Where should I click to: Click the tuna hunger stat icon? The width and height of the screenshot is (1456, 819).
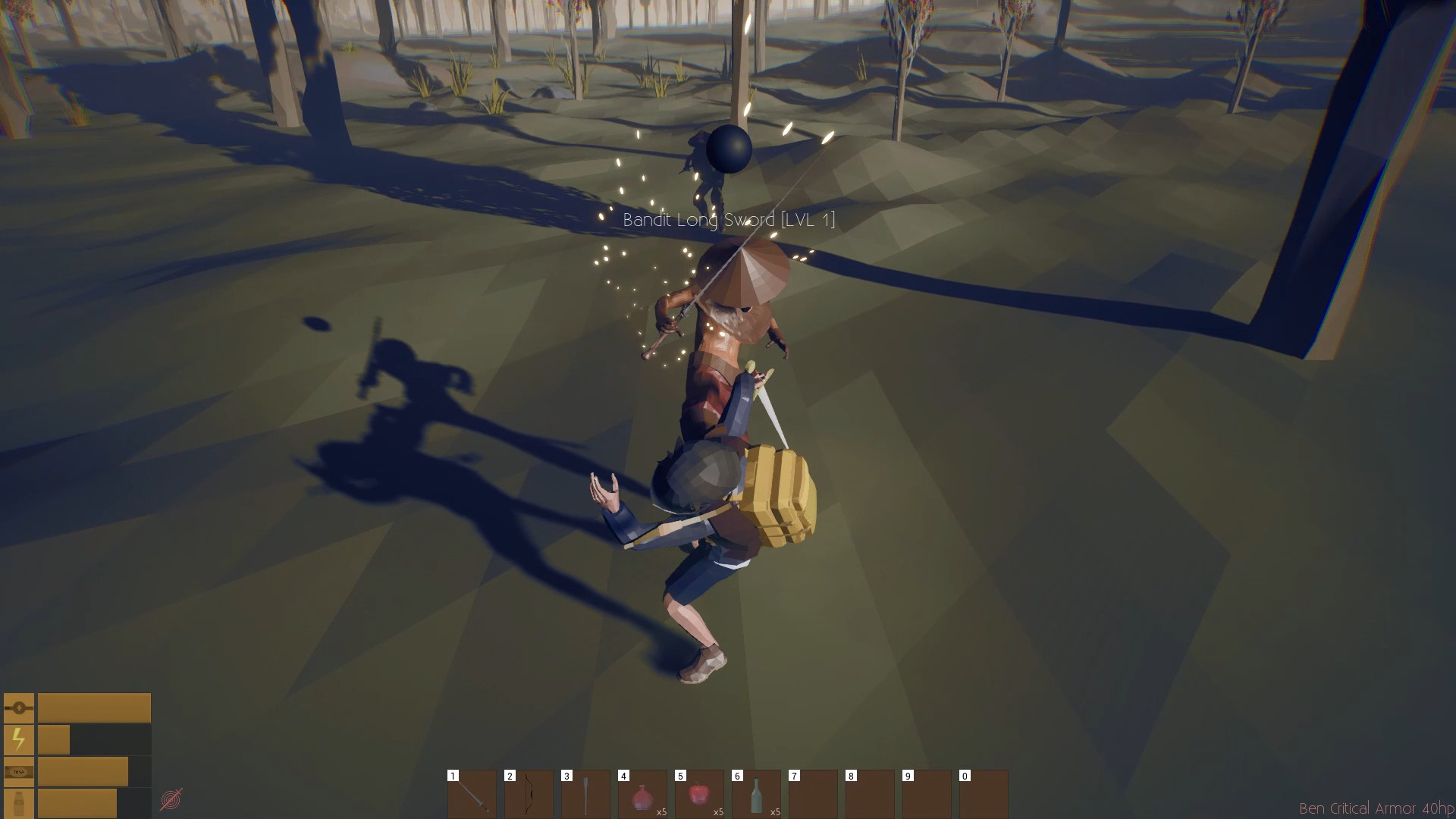[x=19, y=770]
